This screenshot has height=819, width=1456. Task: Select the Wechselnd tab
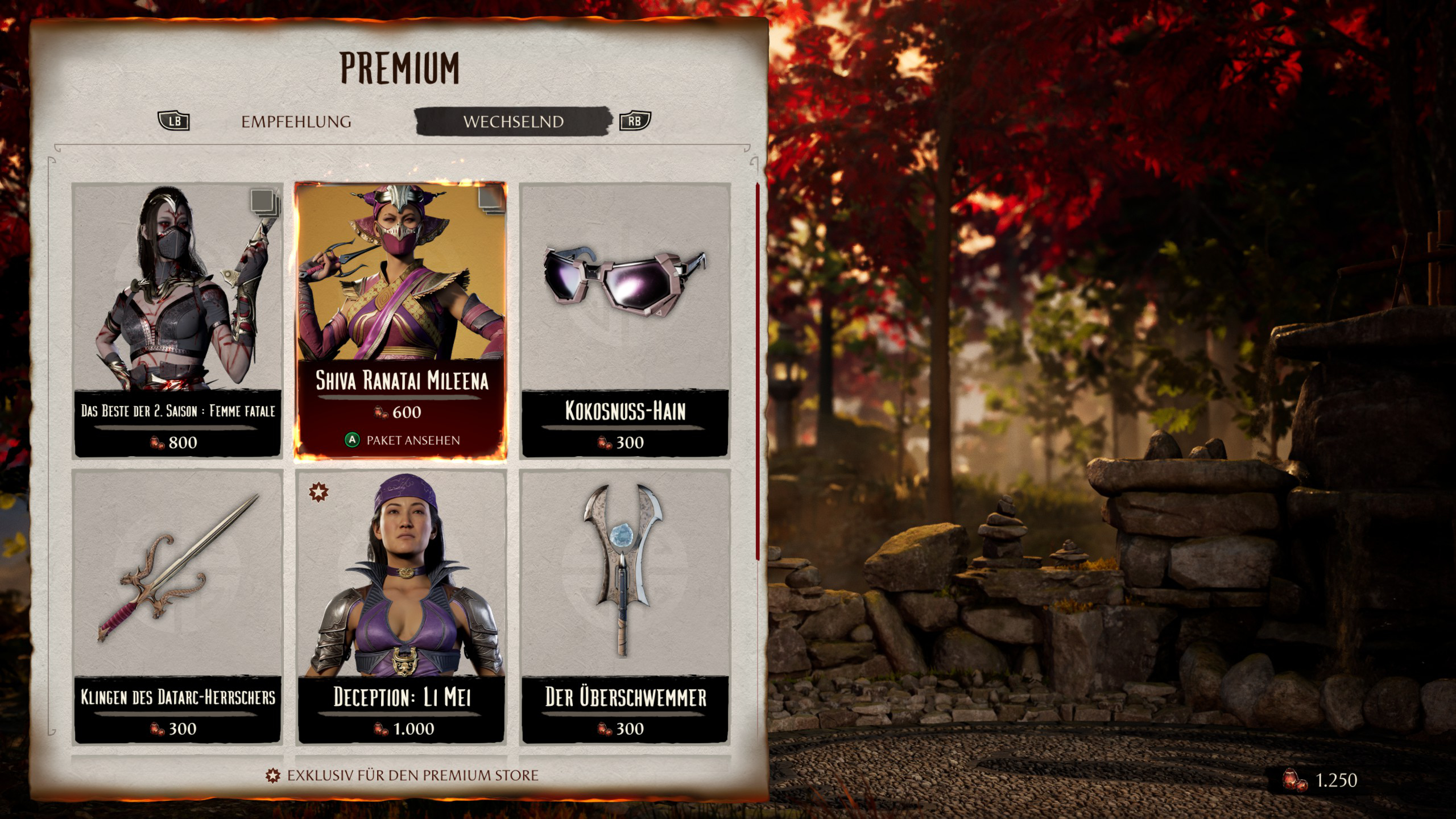click(x=513, y=122)
